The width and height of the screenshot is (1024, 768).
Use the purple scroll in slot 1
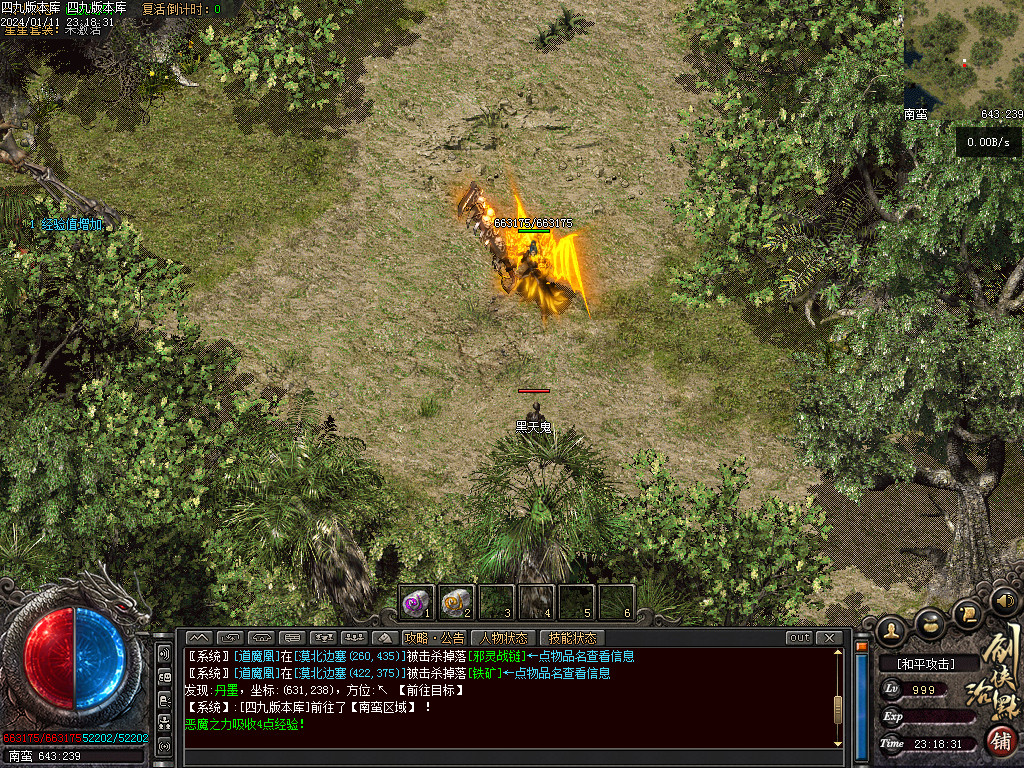point(417,602)
